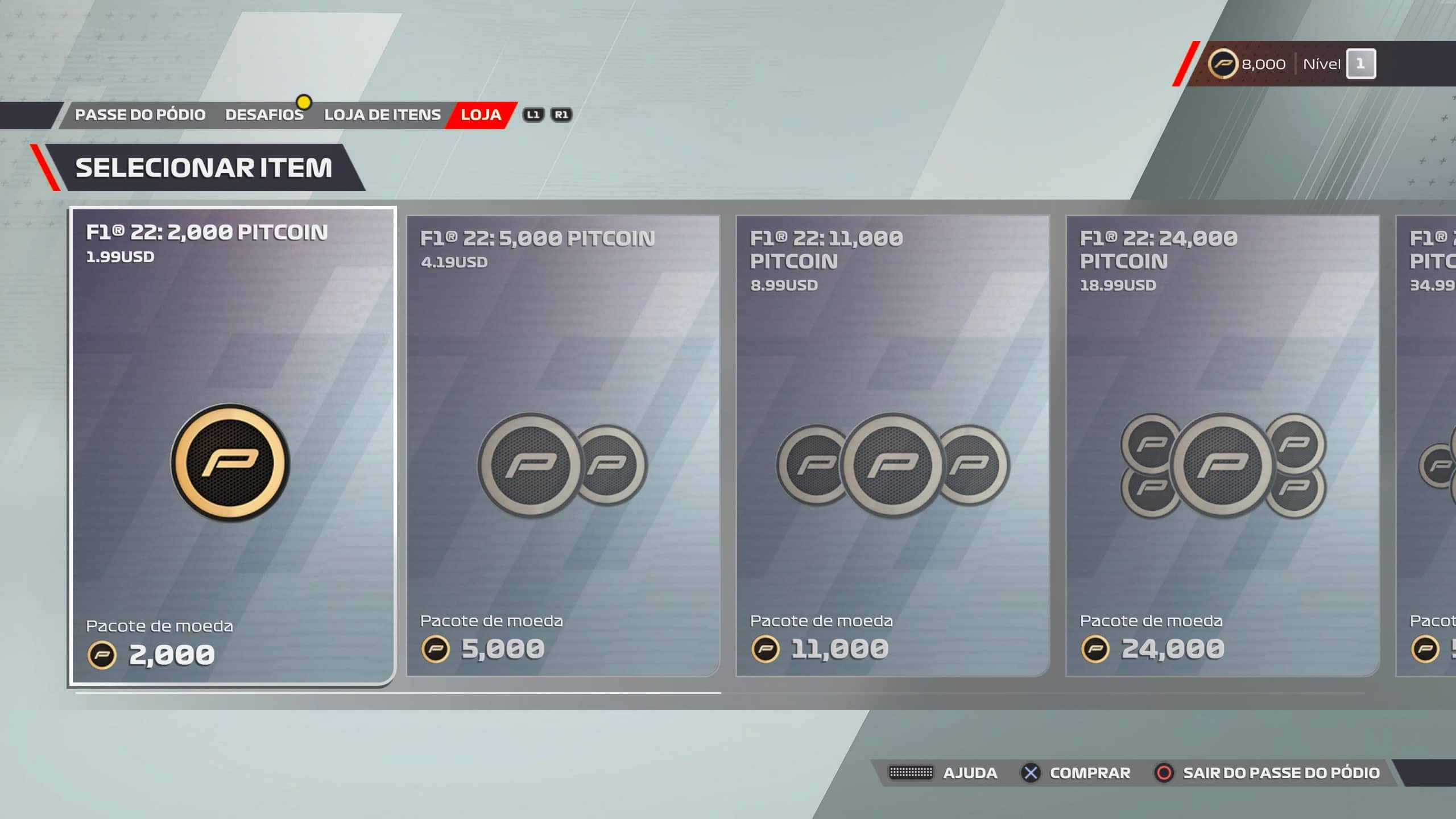1456x819 pixels.
Task: Switch to the Passe do Pódio tab
Action: point(140,115)
